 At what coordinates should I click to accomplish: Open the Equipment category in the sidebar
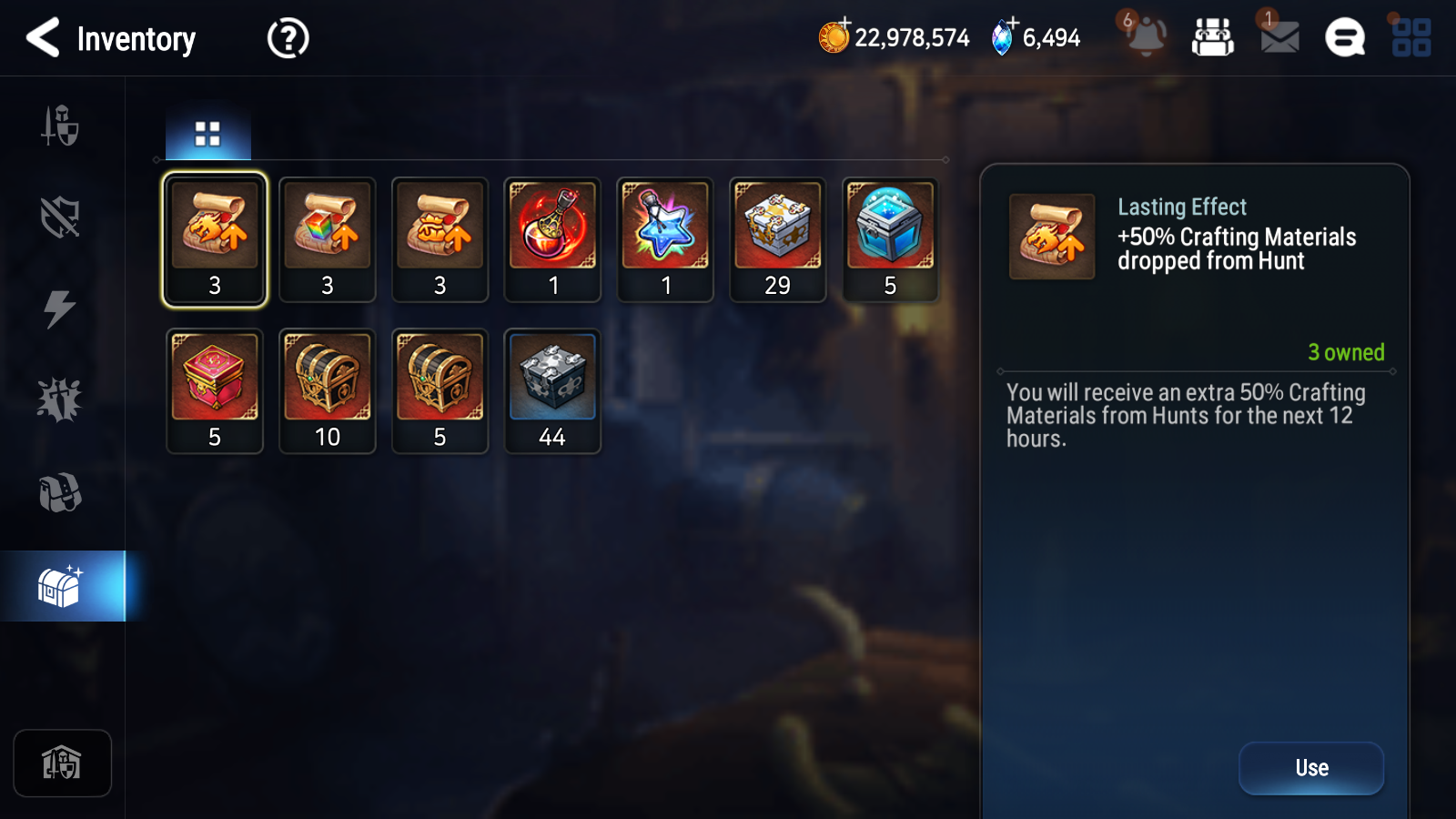[62, 127]
